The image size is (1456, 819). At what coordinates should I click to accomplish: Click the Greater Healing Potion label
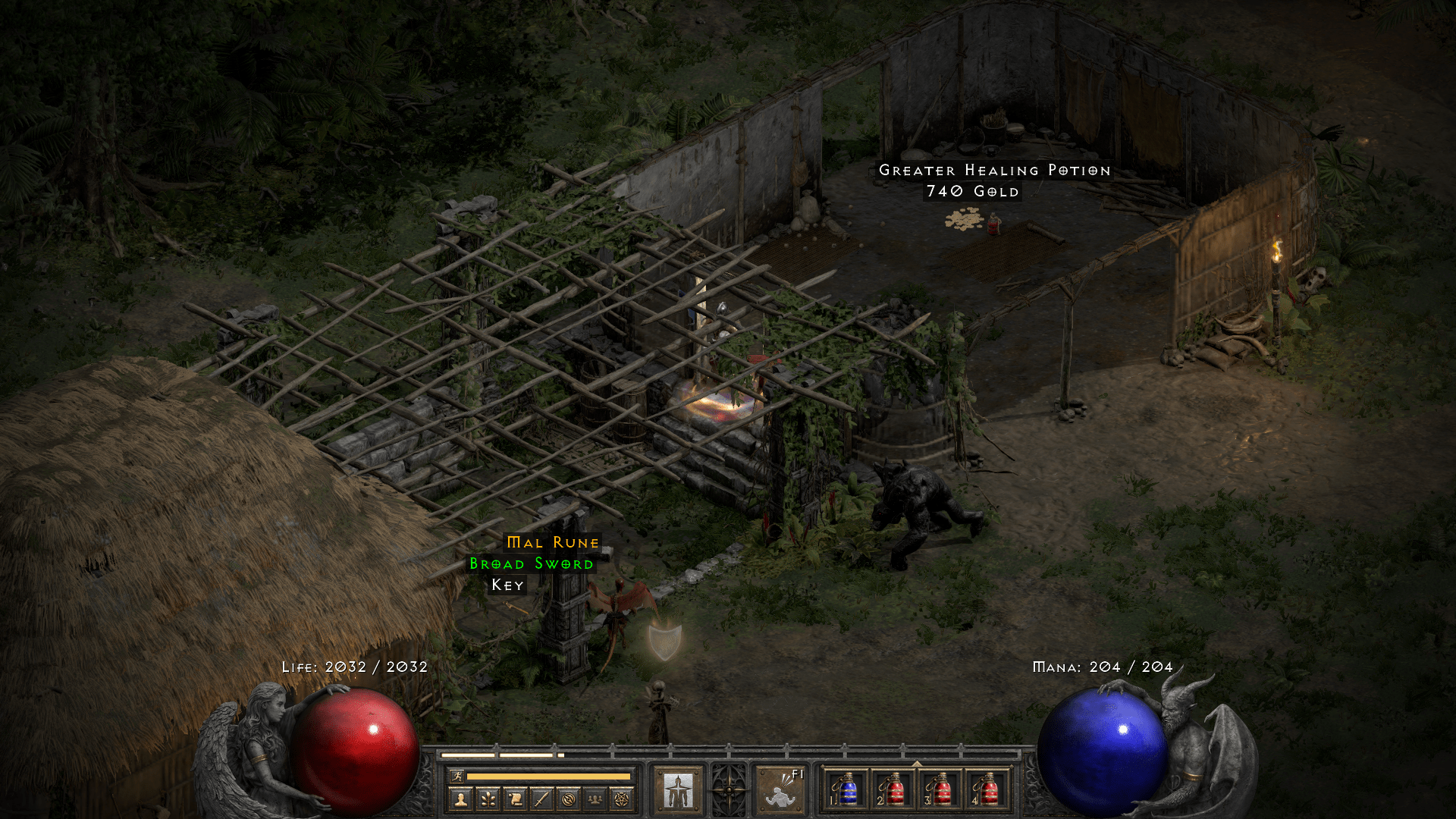pos(994,170)
